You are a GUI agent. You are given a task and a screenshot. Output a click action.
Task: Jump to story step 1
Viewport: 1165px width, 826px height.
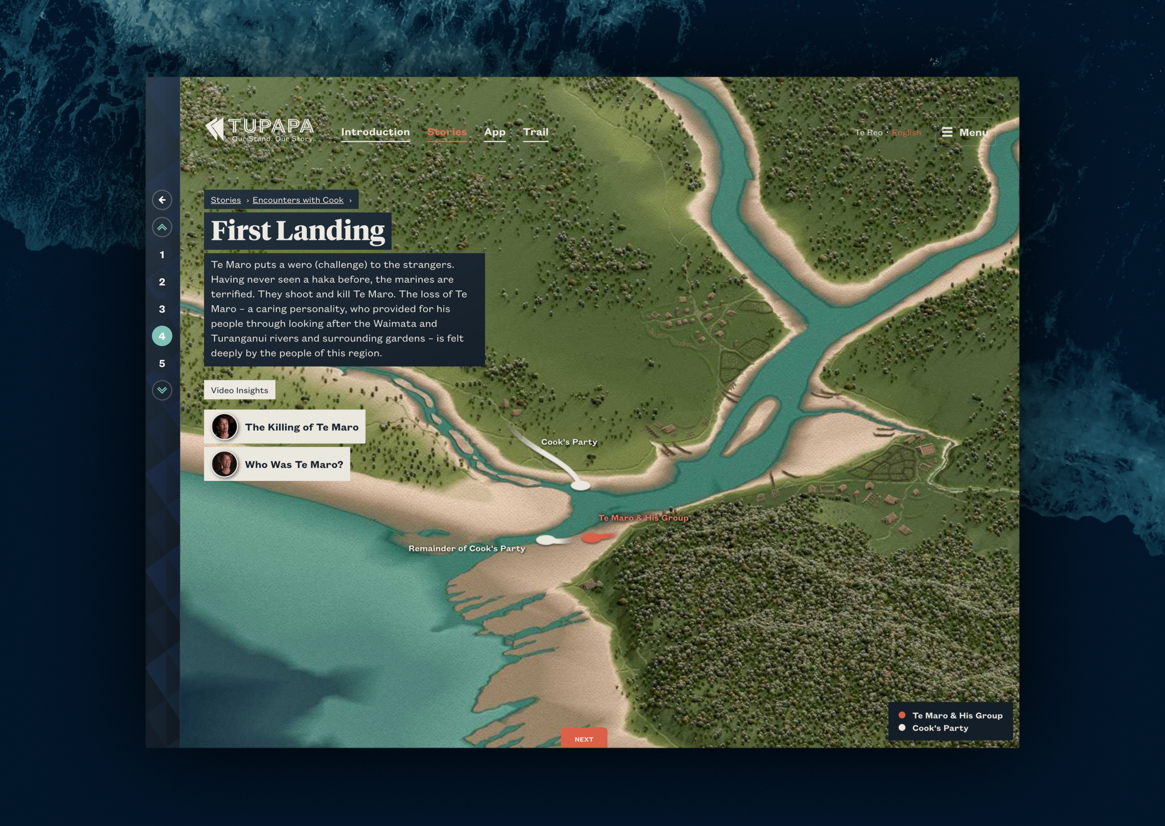tap(162, 255)
